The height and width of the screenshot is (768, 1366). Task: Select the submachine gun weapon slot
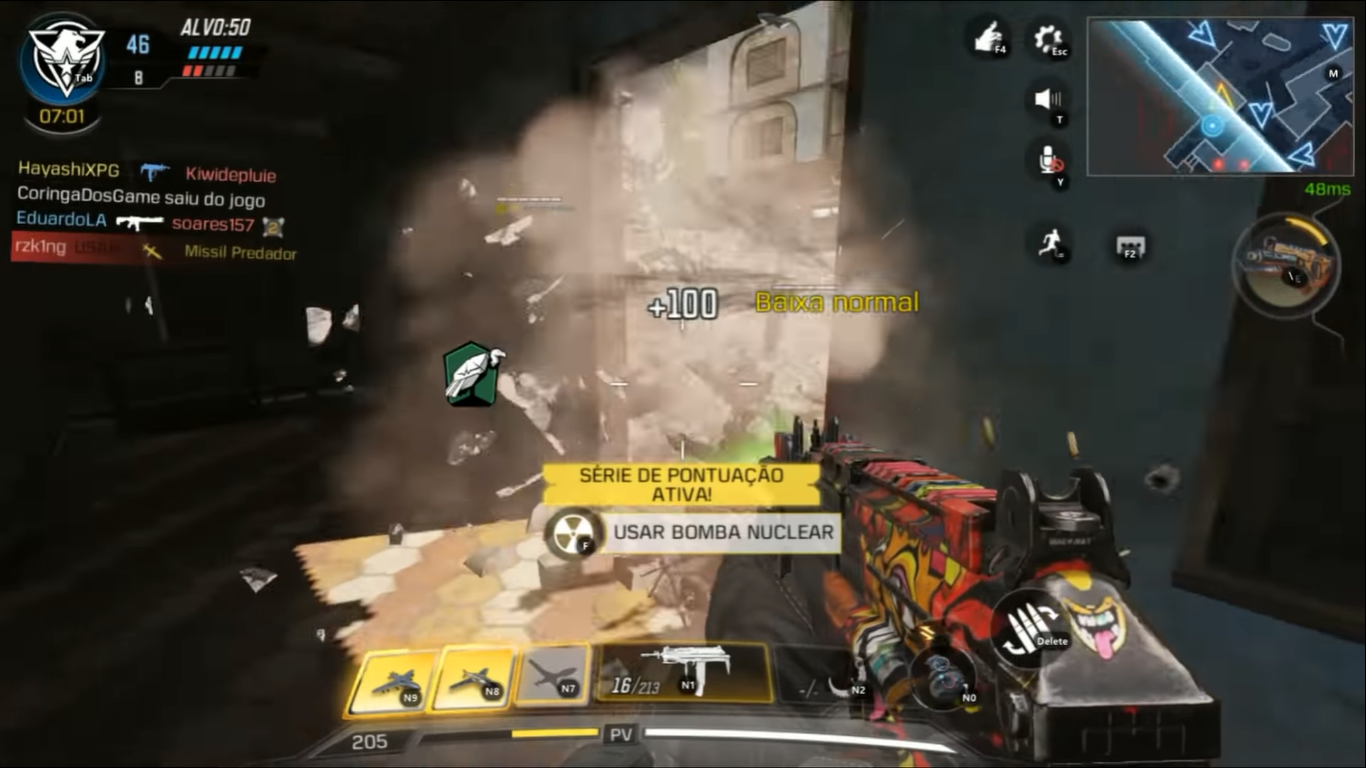(684, 672)
